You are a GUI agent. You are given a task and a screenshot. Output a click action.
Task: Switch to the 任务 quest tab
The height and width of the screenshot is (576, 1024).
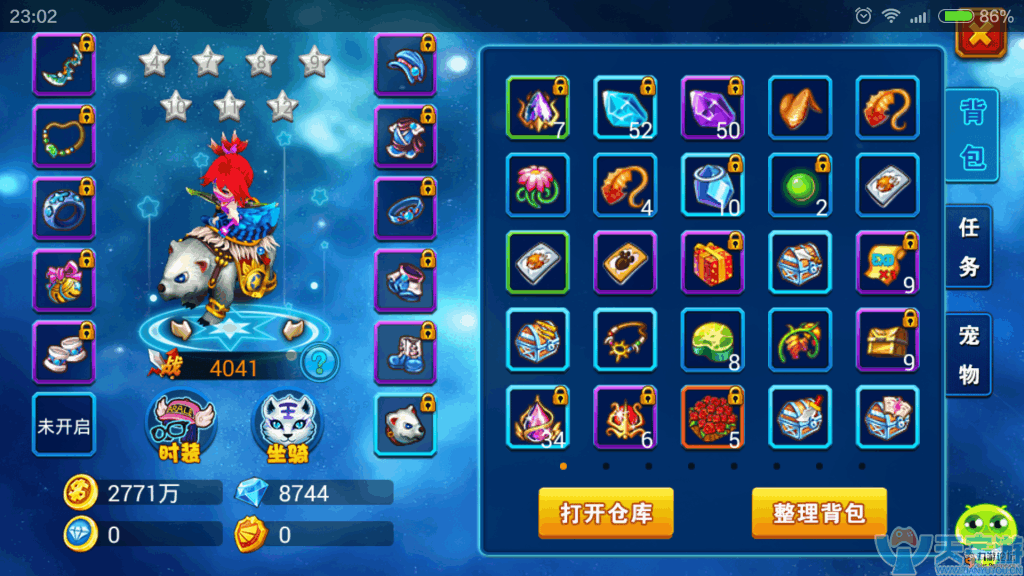(969, 248)
